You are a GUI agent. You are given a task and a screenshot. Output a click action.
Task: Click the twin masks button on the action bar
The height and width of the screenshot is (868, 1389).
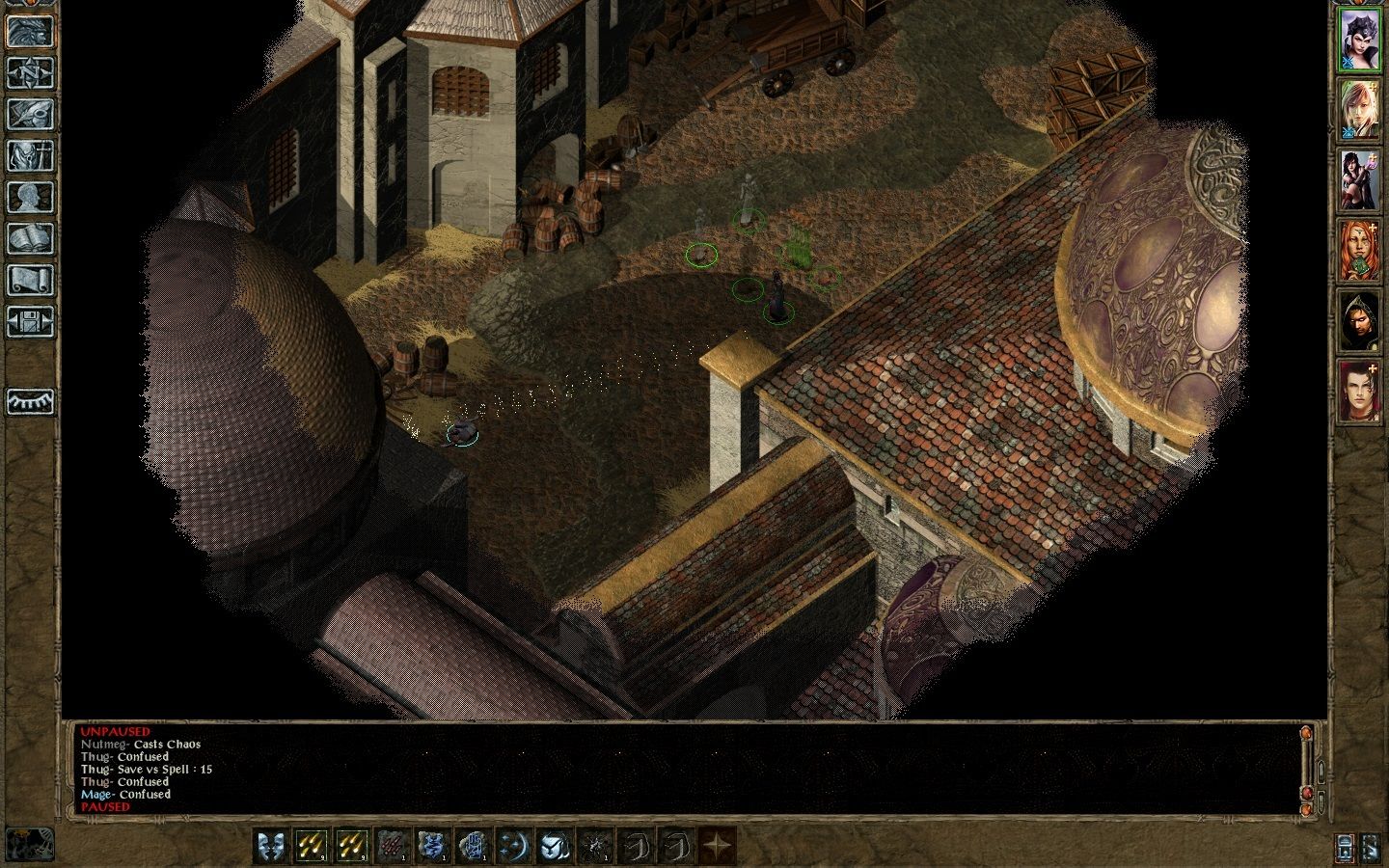269,846
